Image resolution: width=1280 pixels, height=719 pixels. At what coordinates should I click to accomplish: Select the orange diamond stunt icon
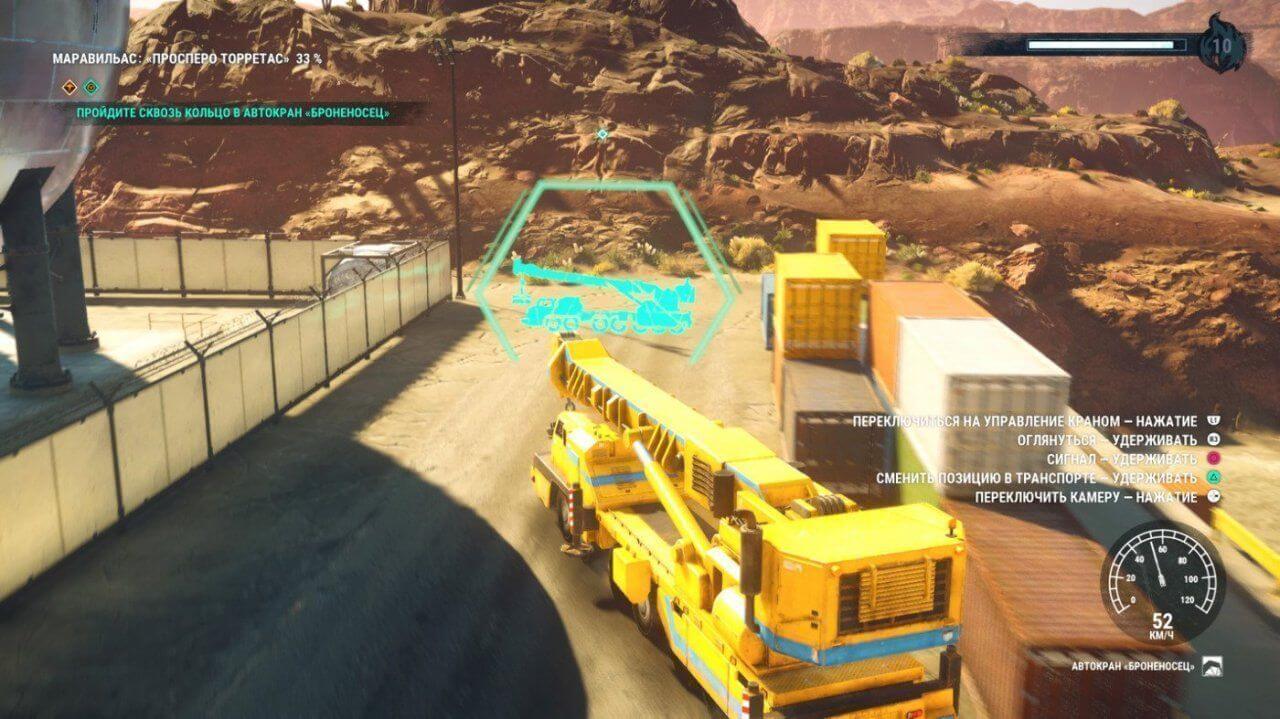pyautogui.click(x=70, y=86)
